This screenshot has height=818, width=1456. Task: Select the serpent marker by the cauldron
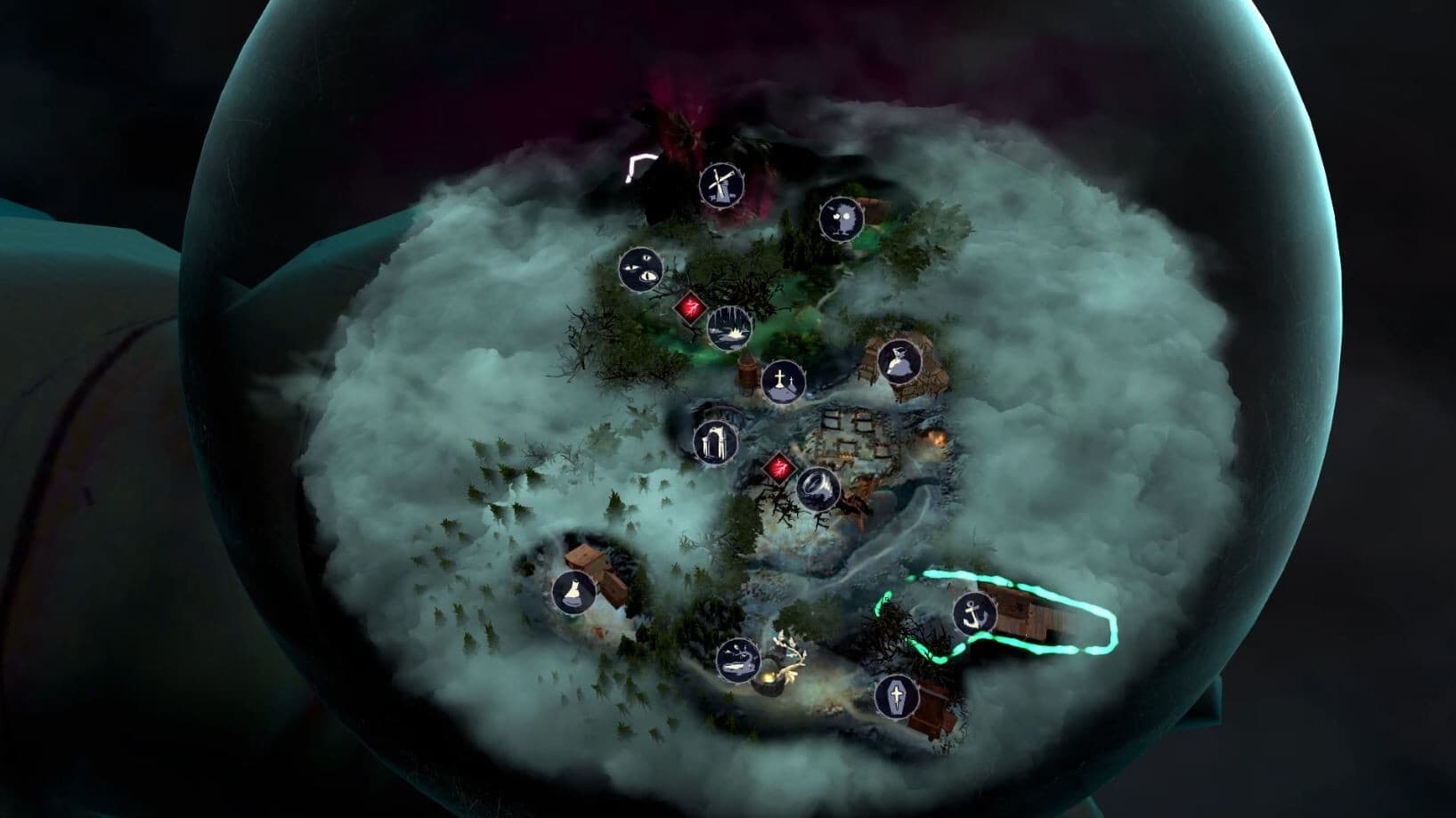[x=740, y=658]
